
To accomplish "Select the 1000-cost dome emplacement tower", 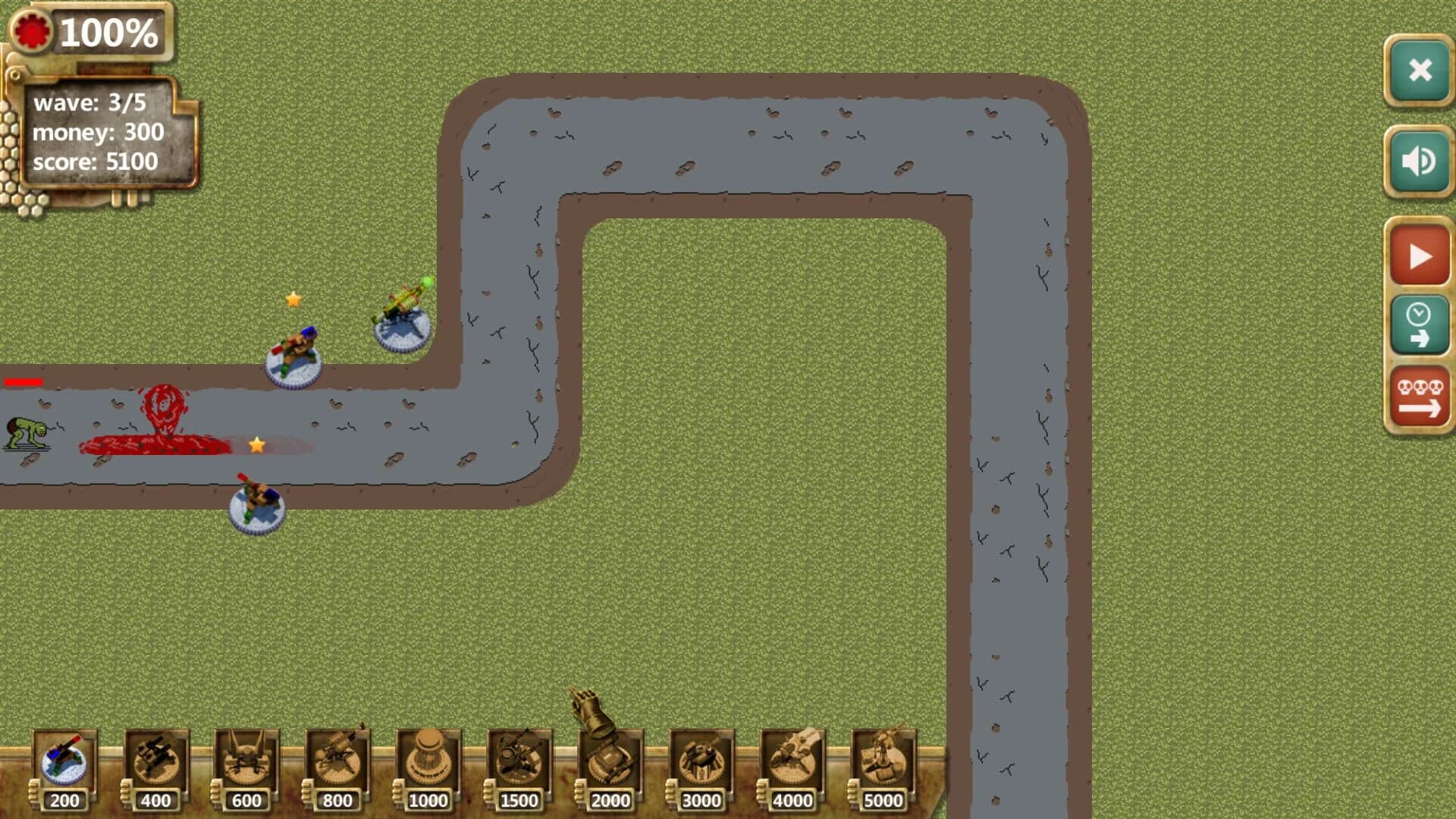I will tap(428, 762).
